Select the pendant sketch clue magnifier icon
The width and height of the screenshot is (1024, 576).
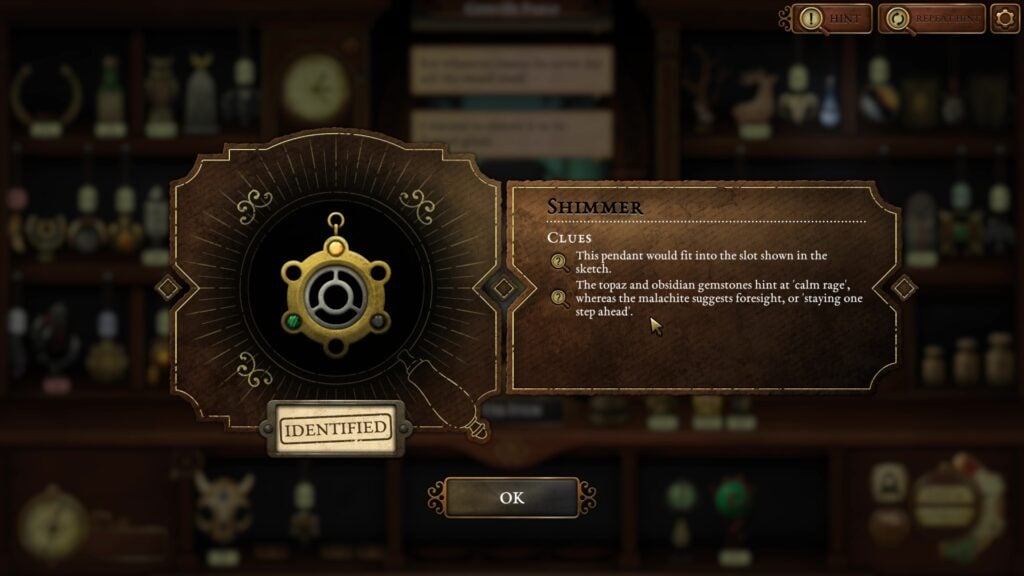(x=560, y=263)
